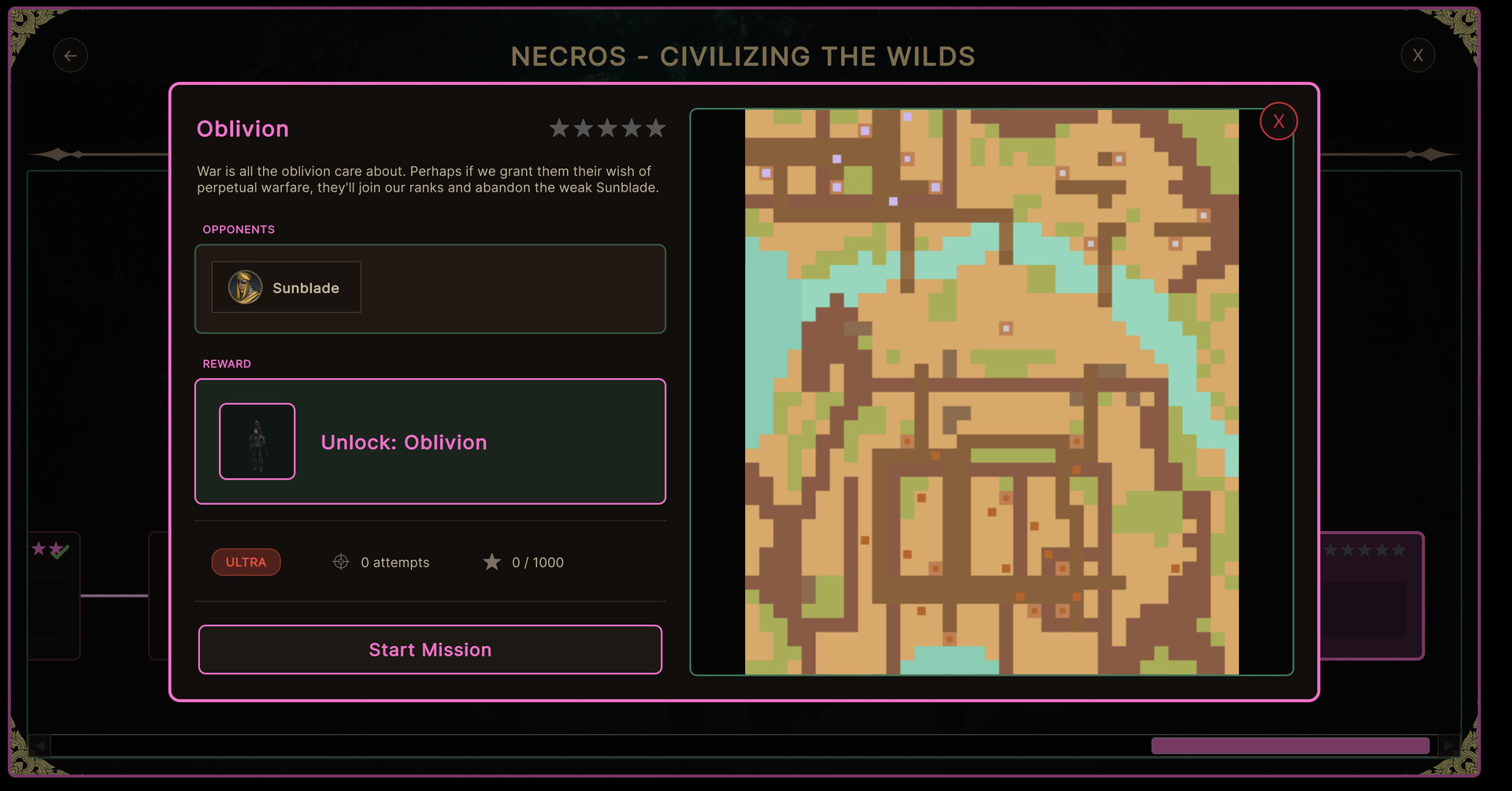
Task: Close the map preview with the red X
Action: [x=1278, y=121]
